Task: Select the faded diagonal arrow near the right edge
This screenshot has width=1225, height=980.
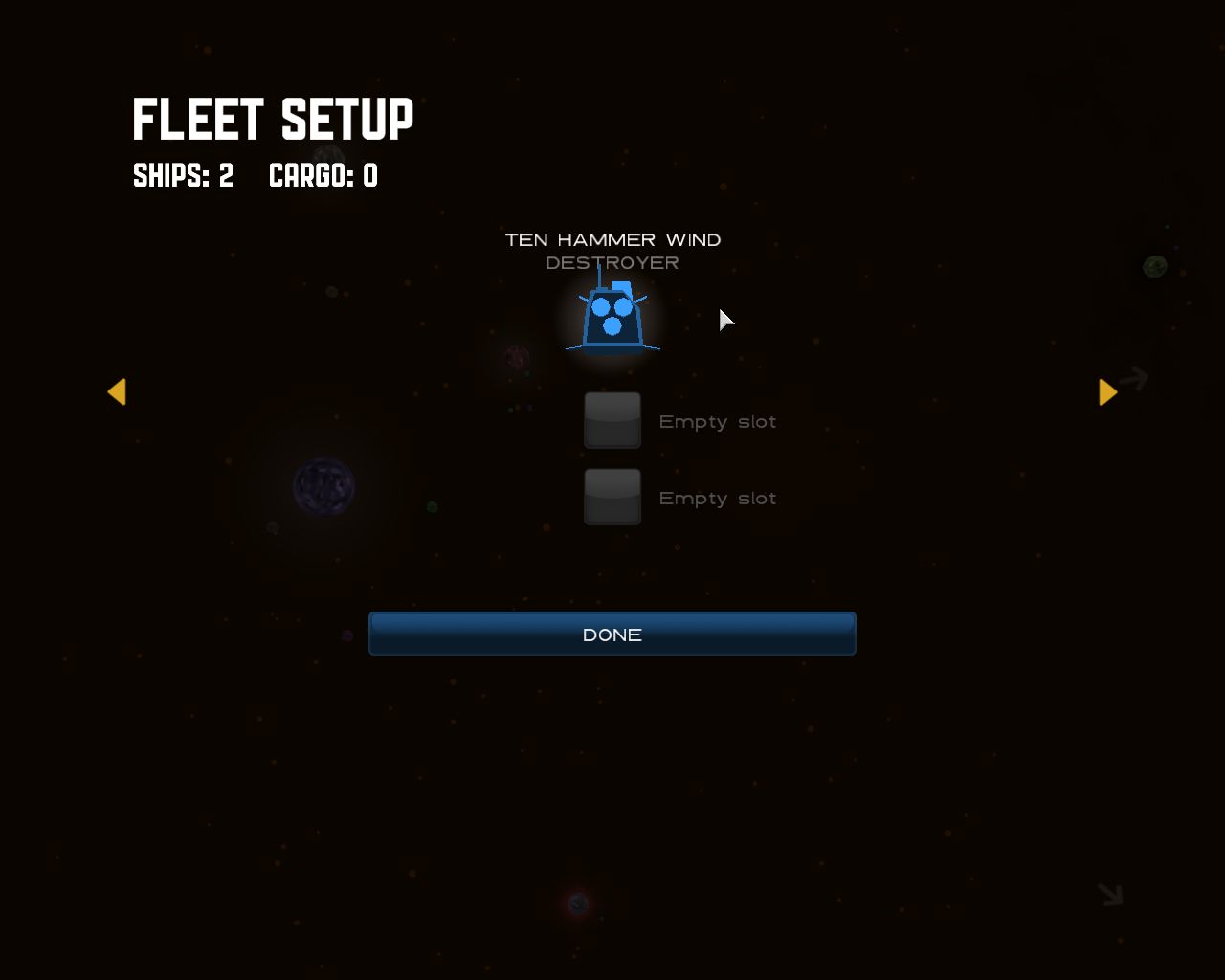Action: coord(1134,377)
